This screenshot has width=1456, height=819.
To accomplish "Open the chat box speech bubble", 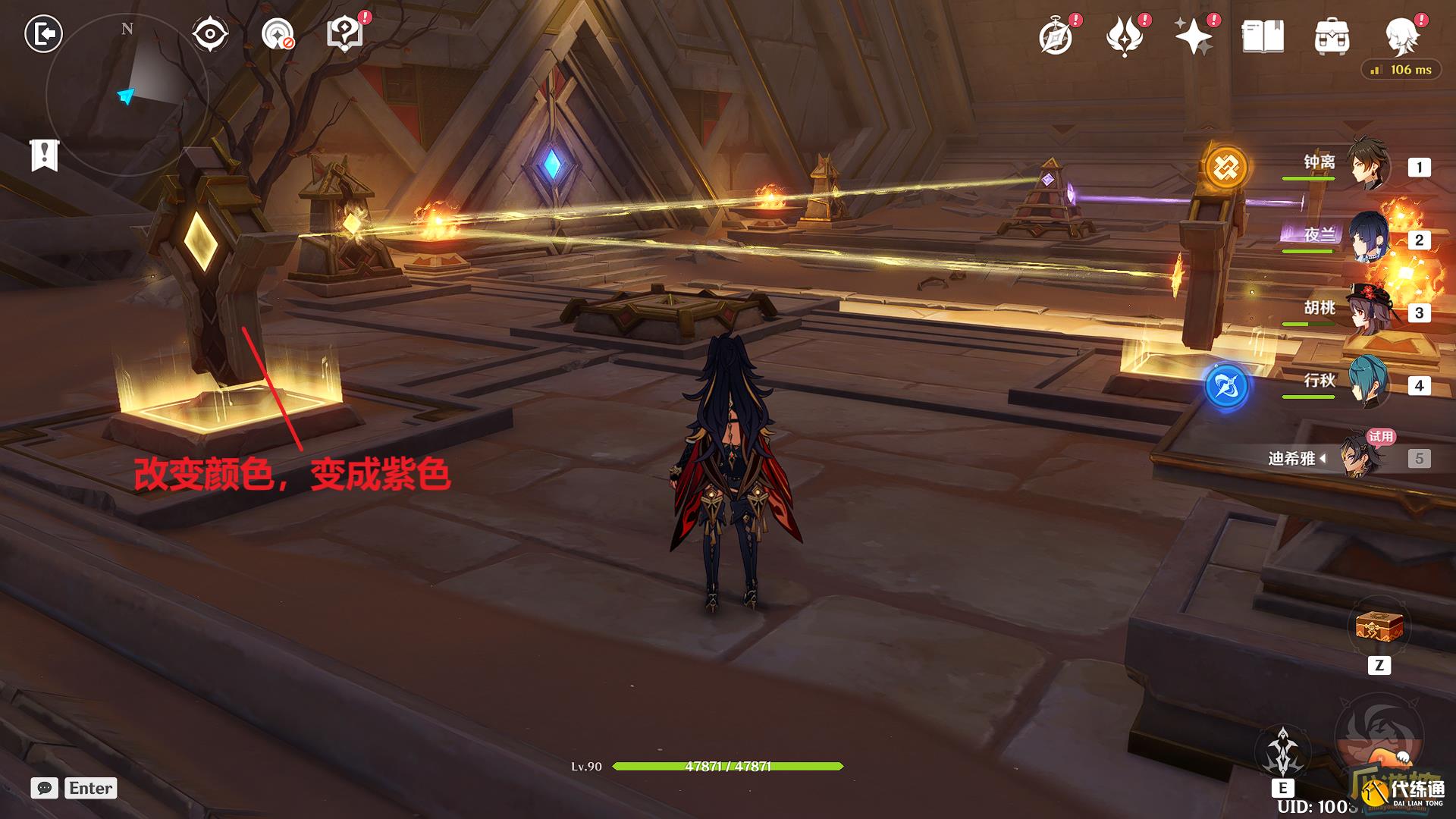I will (45, 788).
